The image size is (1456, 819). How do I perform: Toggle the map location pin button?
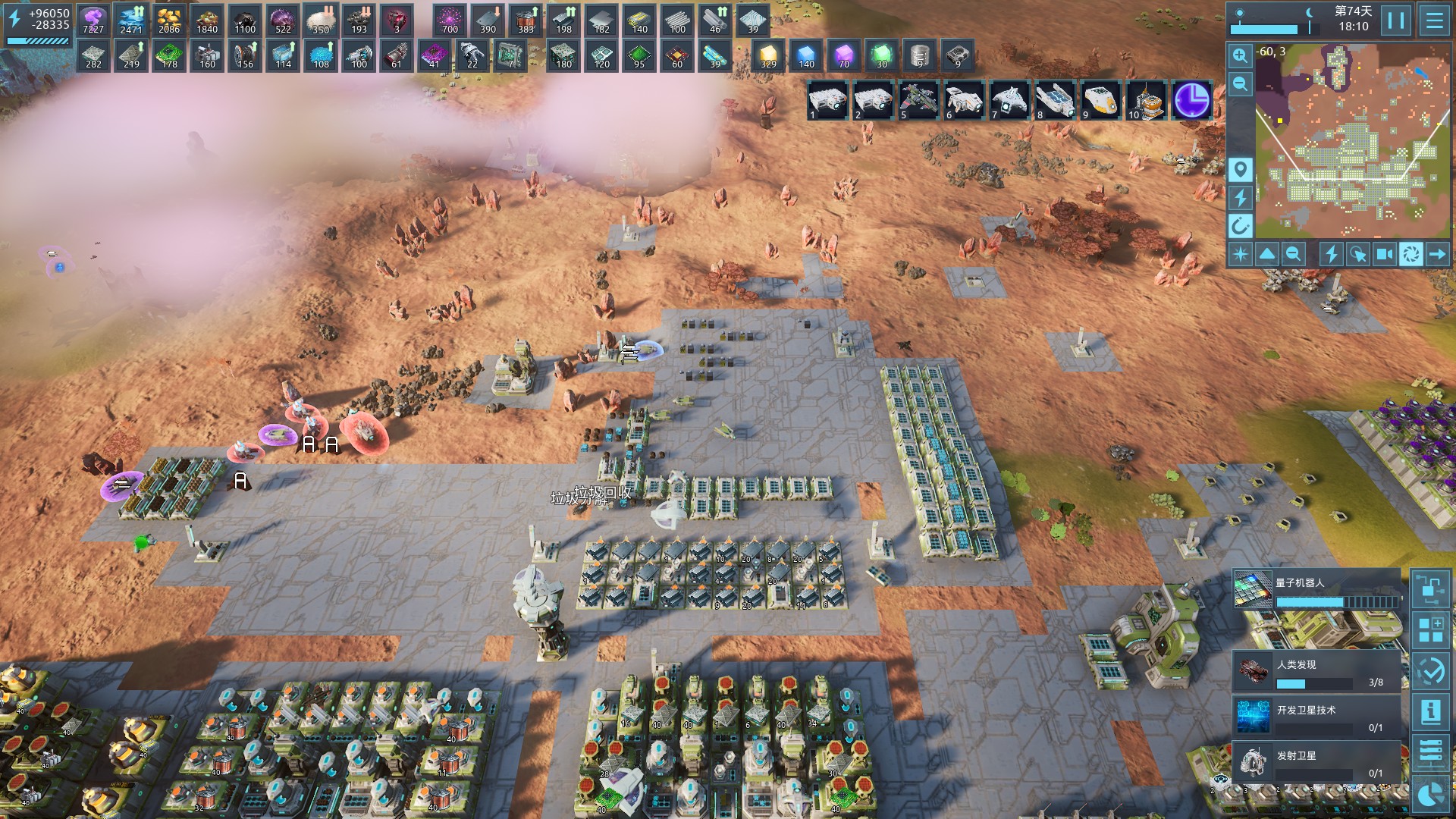1240,169
